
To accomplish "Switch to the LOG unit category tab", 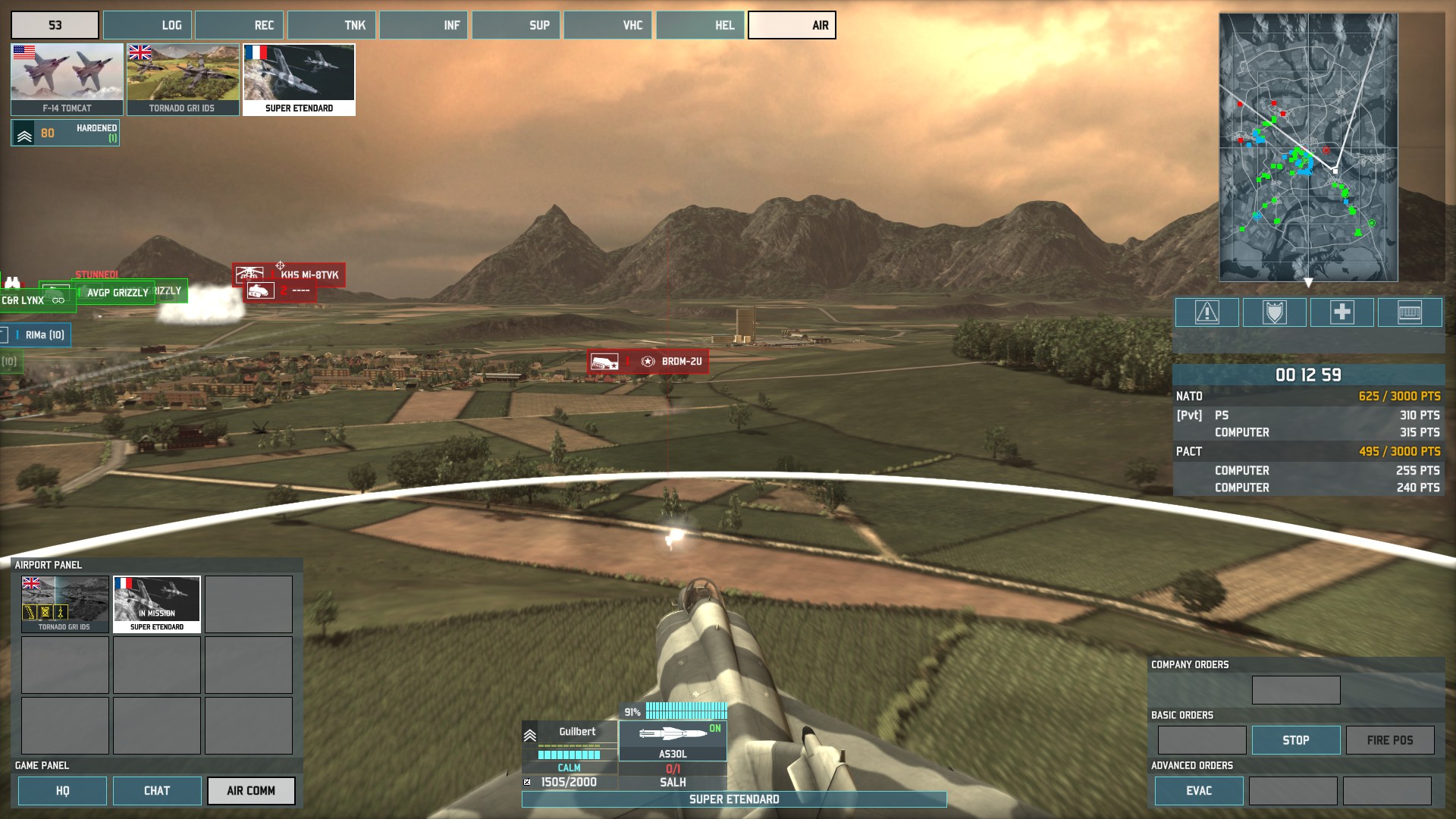I will point(147,25).
